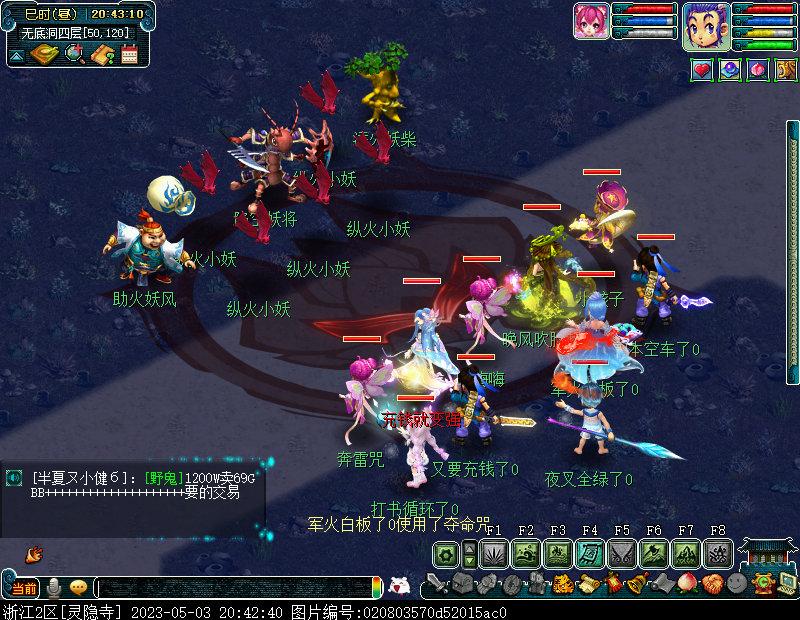The width and height of the screenshot is (800, 620).
Task: Select the pink peach buff icon
Action: click(x=757, y=70)
